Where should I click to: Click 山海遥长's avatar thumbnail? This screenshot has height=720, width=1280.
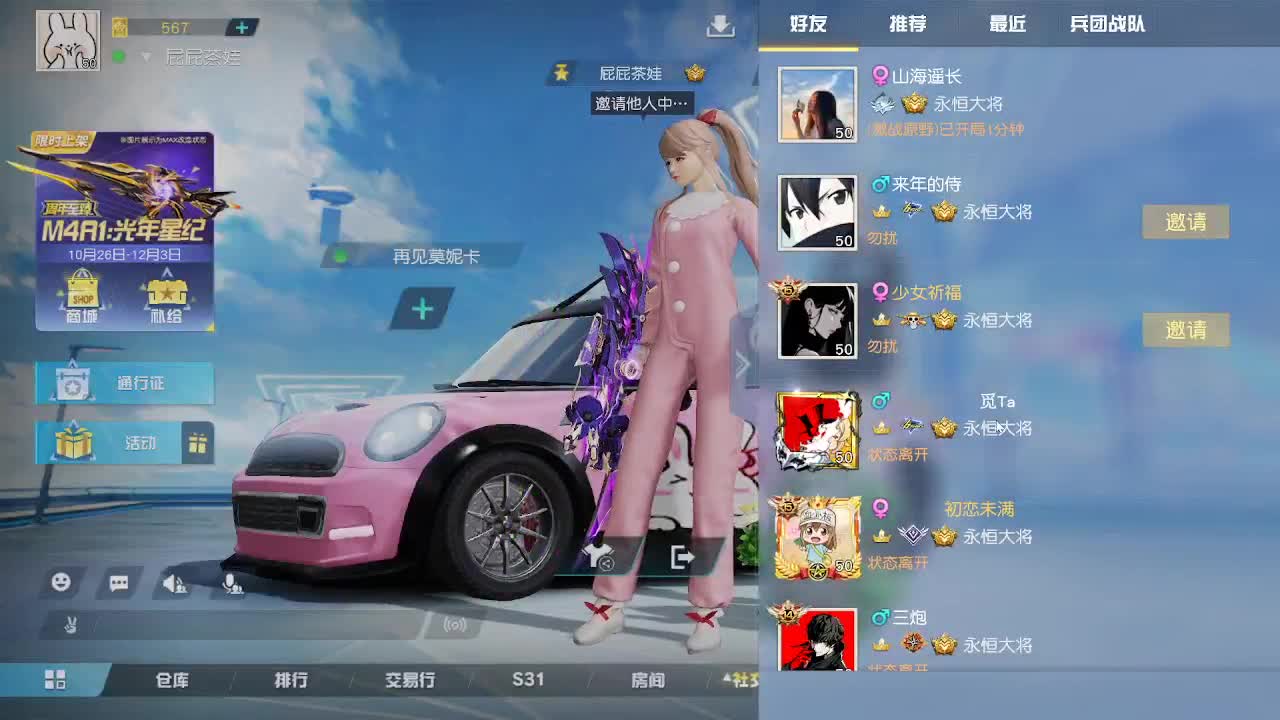pyautogui.click(x=817, y=103)
